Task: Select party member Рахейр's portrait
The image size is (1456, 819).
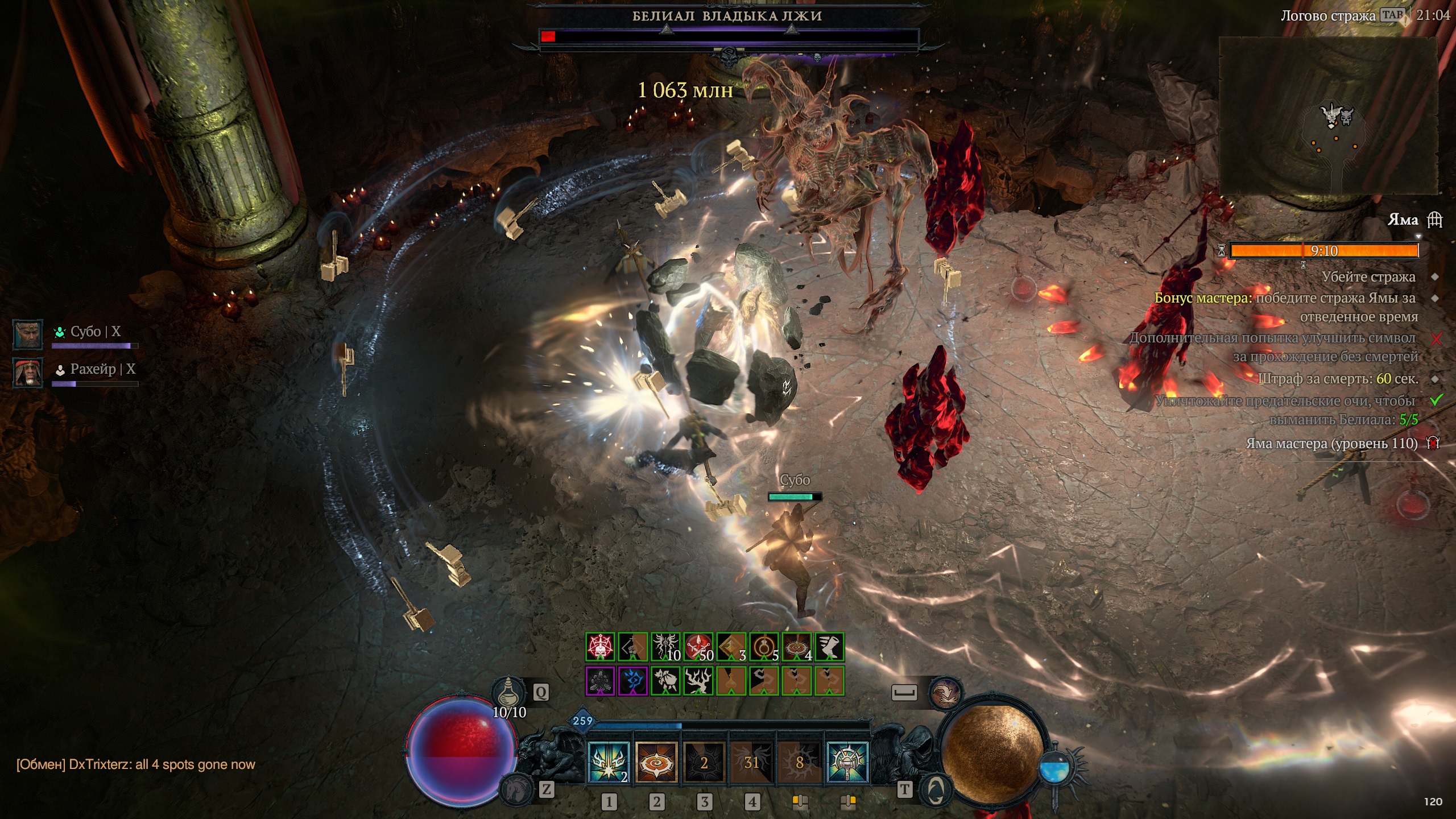Action: (28, 373)
